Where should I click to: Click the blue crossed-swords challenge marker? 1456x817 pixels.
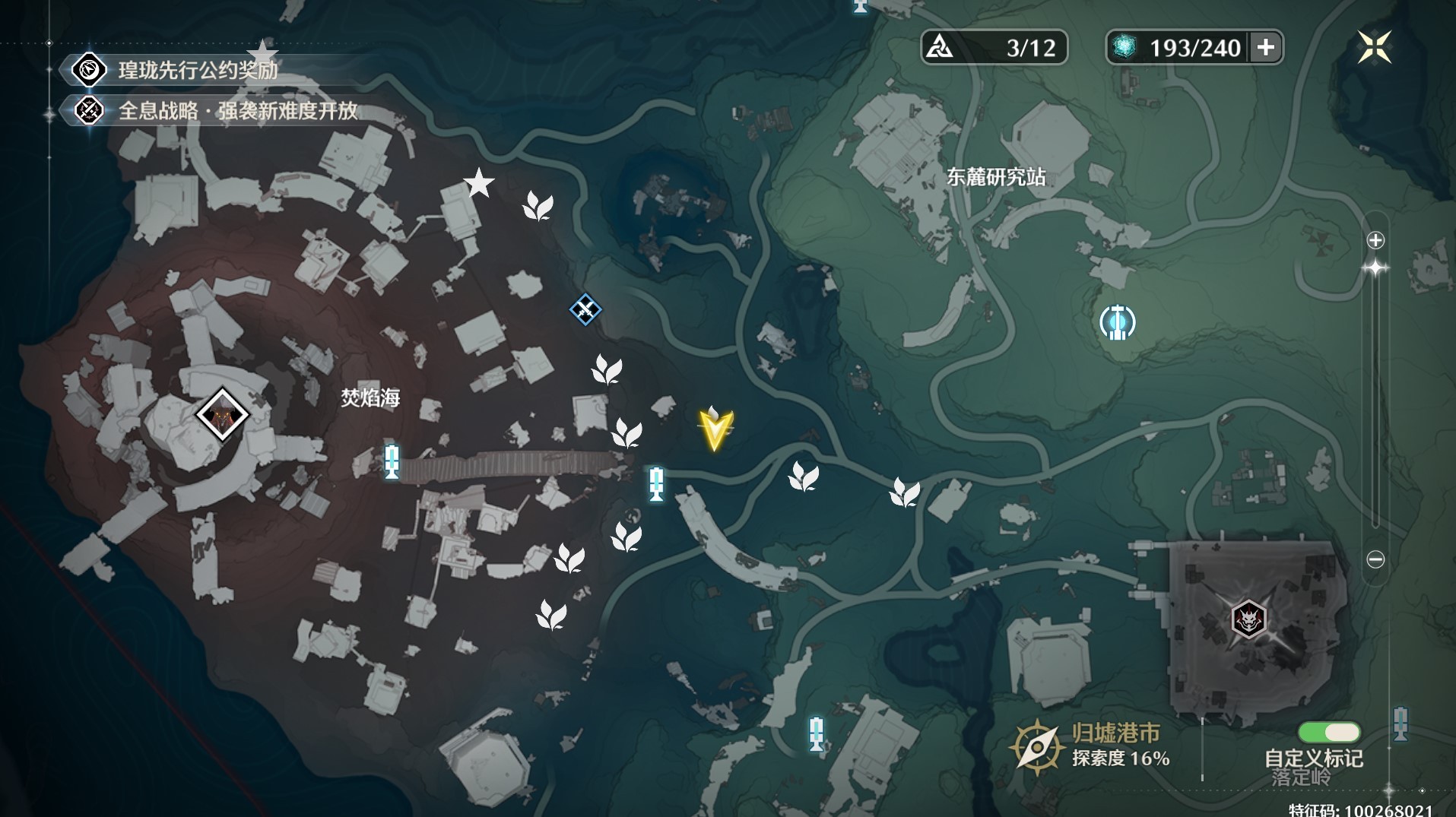click(x=585, y=309)
